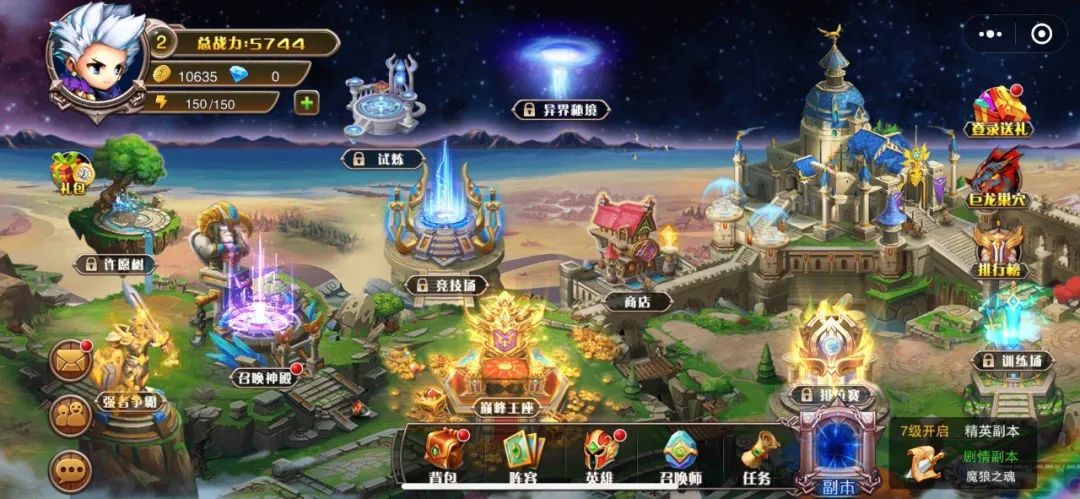Close the mini-program with the circle button
This screenshot has width=1080, height=499.
(1041, 34)
